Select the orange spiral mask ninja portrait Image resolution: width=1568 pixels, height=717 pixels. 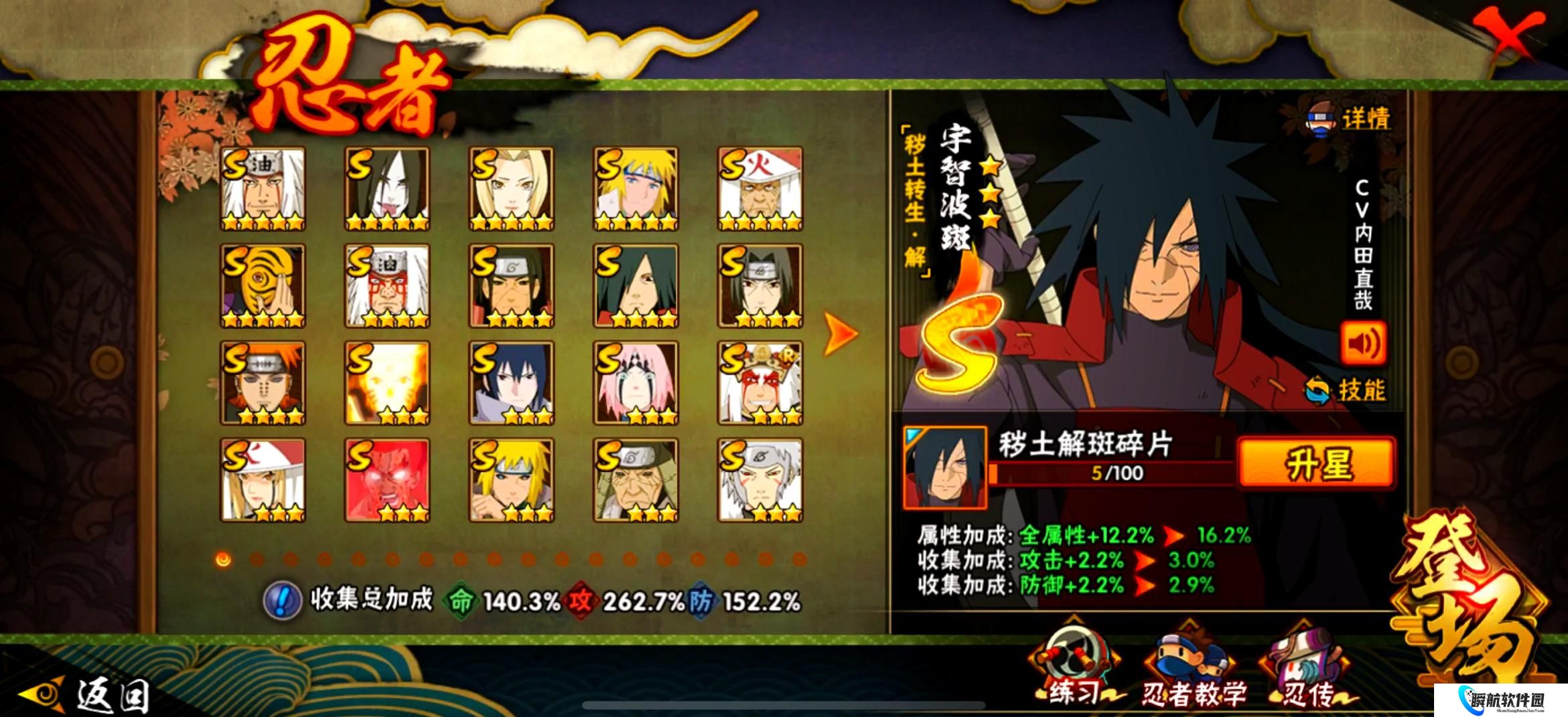pos(263,286)
